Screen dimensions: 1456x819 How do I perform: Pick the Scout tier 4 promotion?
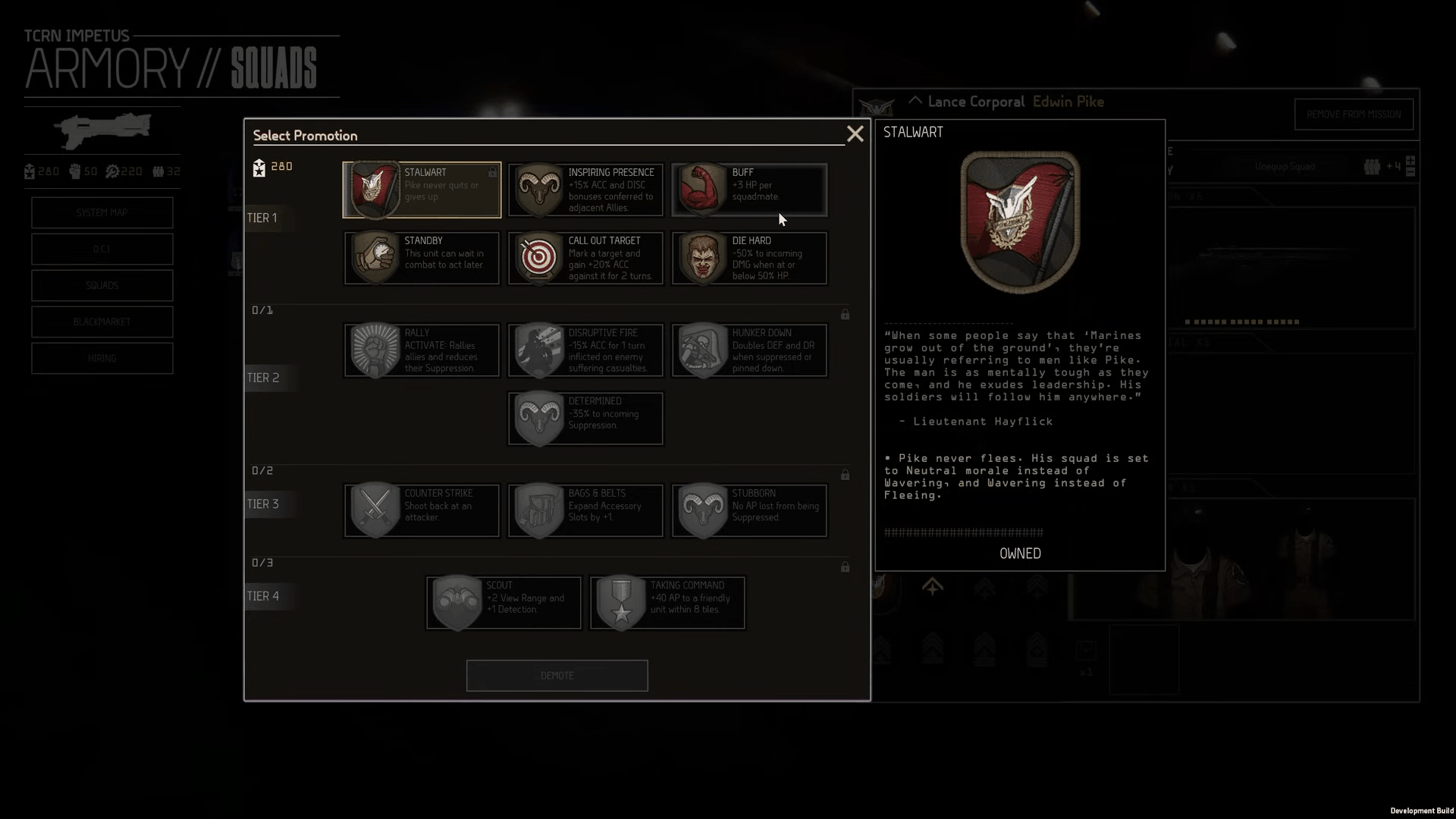pyautogui.click(x=504, y=603)
